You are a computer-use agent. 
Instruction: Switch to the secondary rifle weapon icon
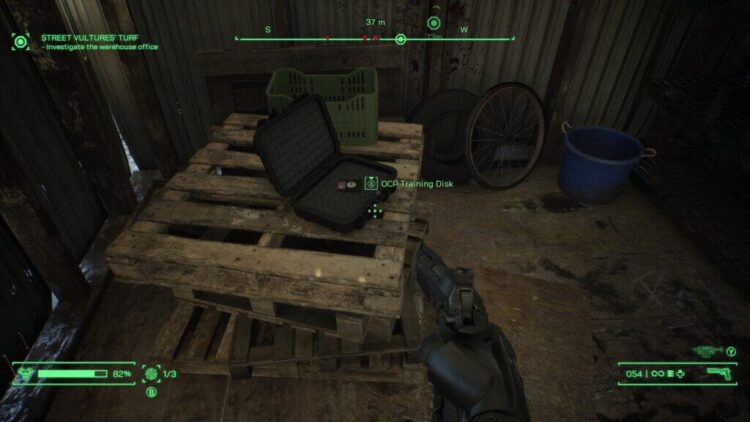[x=707, y=351]
